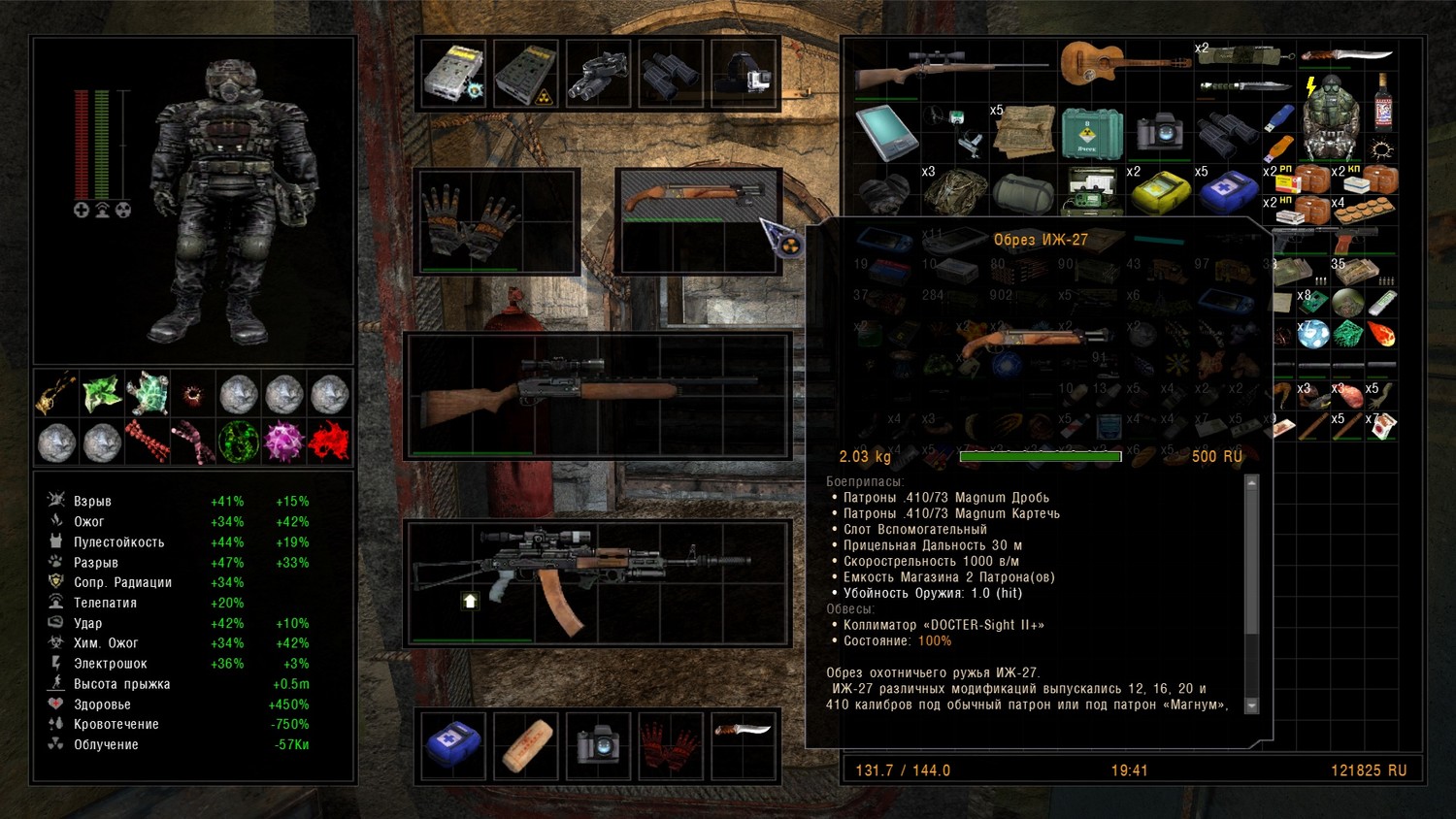This screenshot has width=1456, height=819.
Task: Open the PDA item in the backpack
Action: coord(885,132)
